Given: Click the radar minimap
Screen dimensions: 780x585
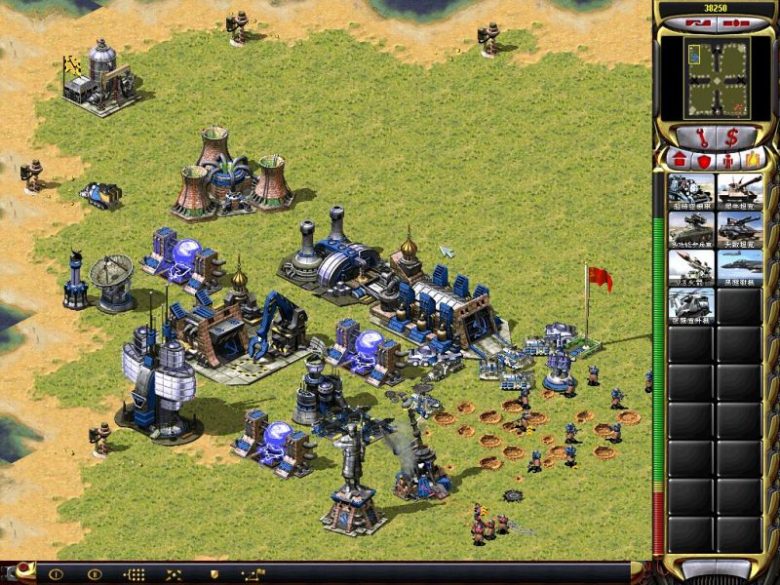Looking at the screenshot, I should coord(716,77).
